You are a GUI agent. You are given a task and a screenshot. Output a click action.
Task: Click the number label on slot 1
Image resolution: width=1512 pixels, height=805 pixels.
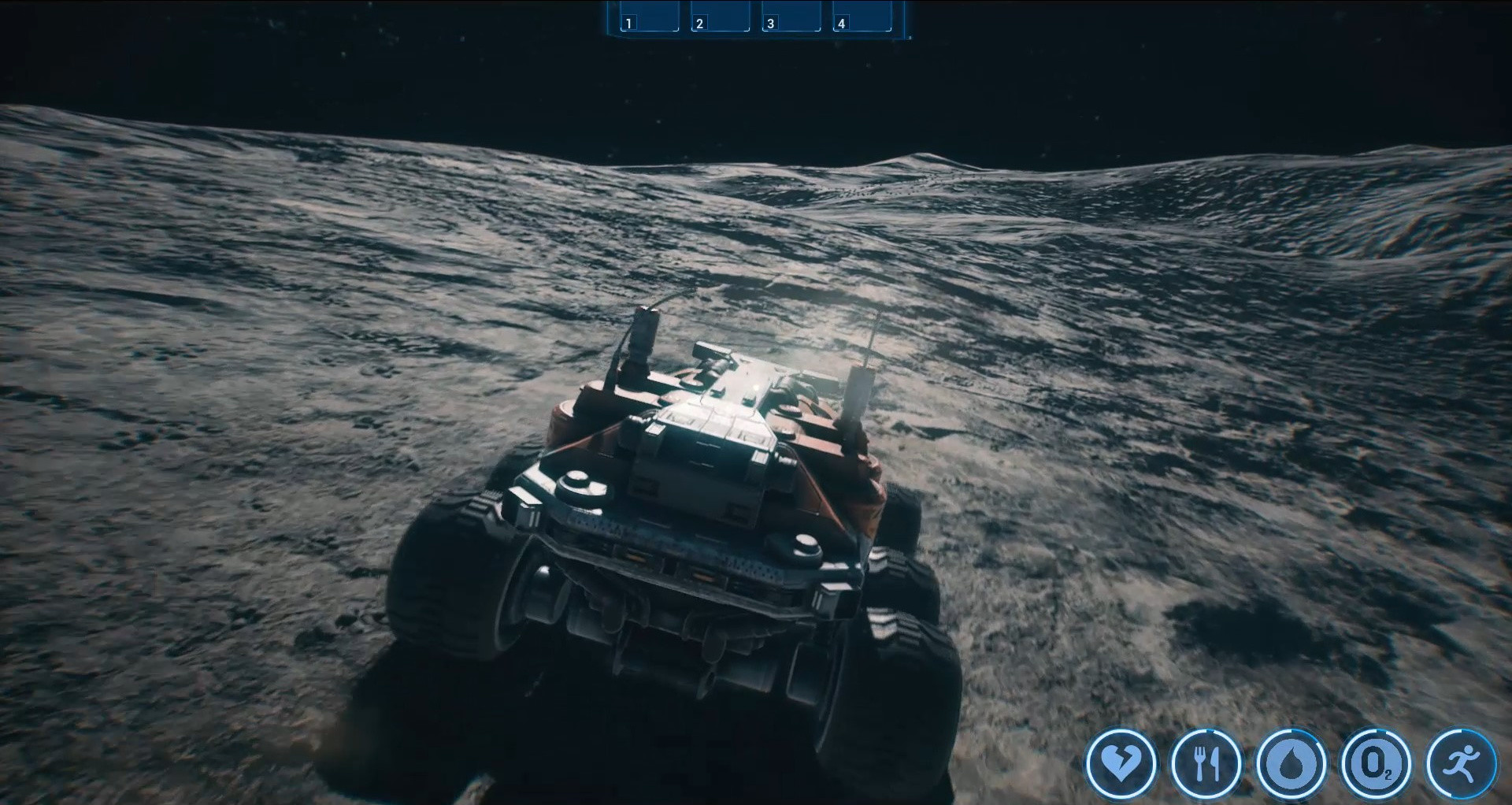pos(628,23)
